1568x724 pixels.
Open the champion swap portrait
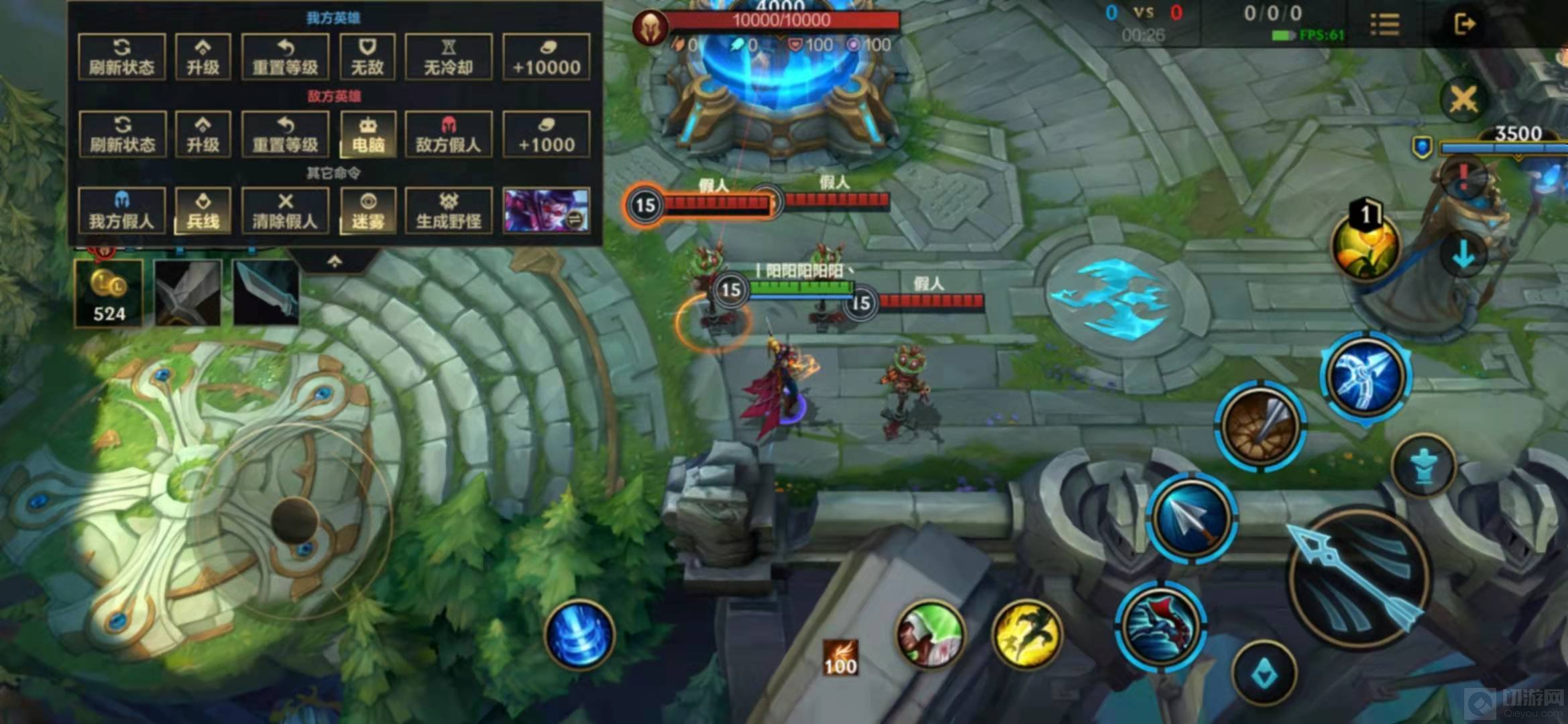click(547, 211)
